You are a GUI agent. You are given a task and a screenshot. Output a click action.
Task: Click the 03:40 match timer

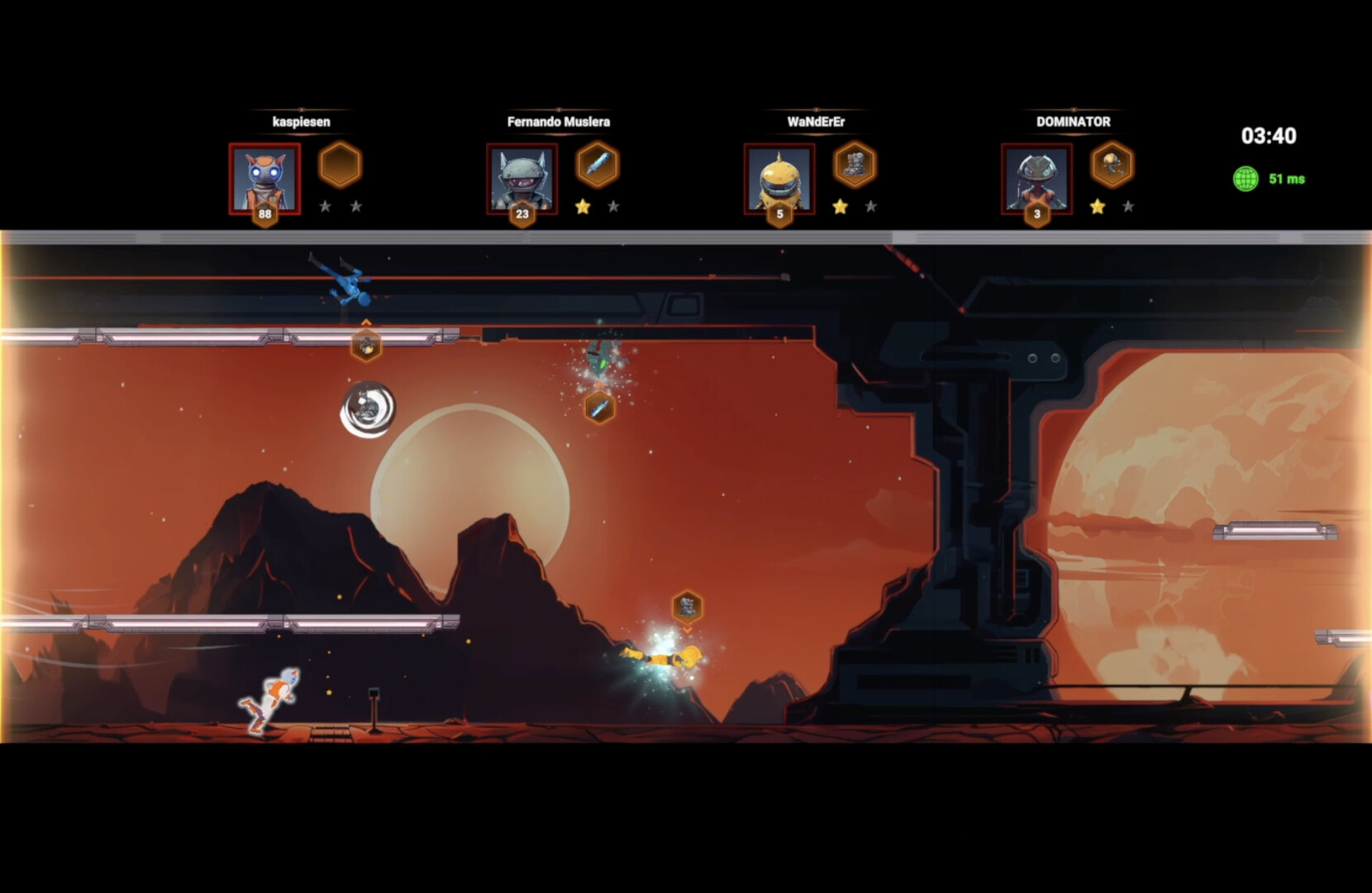point(1270,136)
